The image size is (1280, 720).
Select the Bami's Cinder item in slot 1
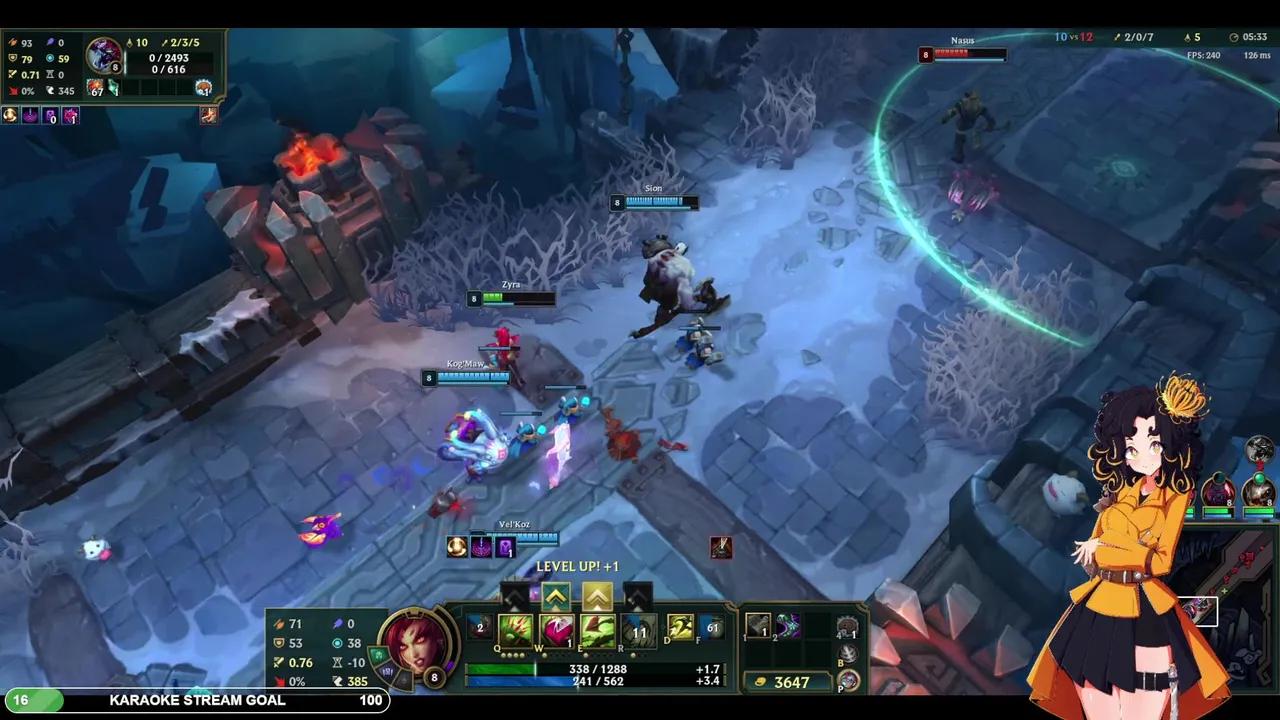758,626
